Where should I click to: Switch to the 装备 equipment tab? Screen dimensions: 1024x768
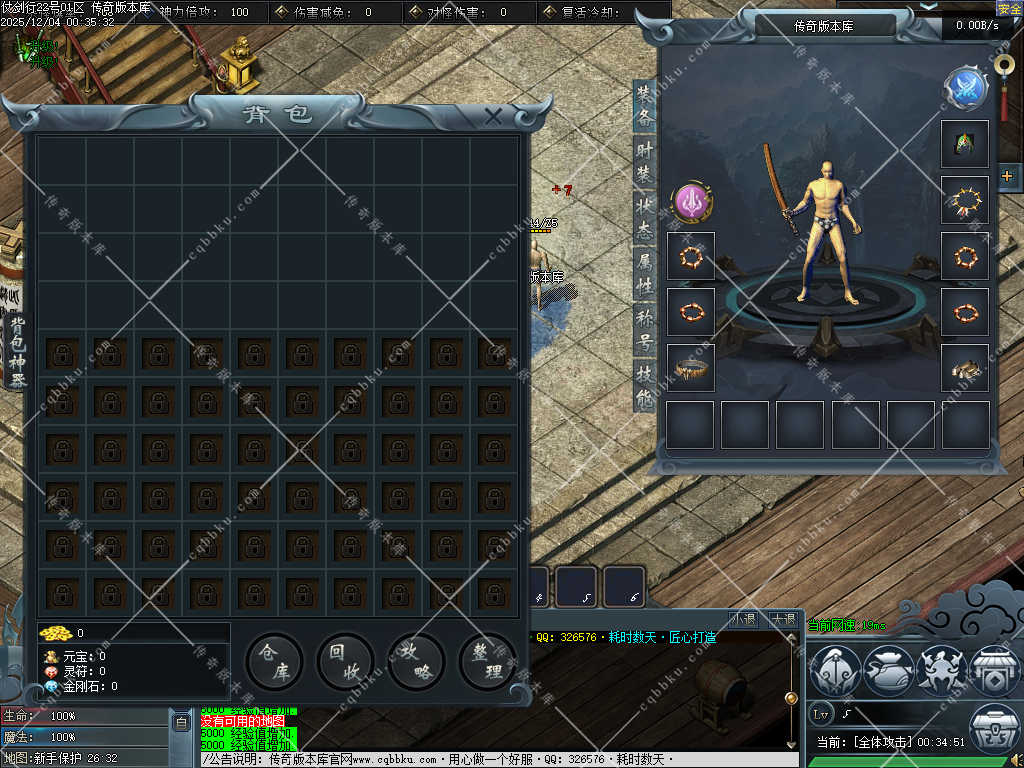point(645,105)
